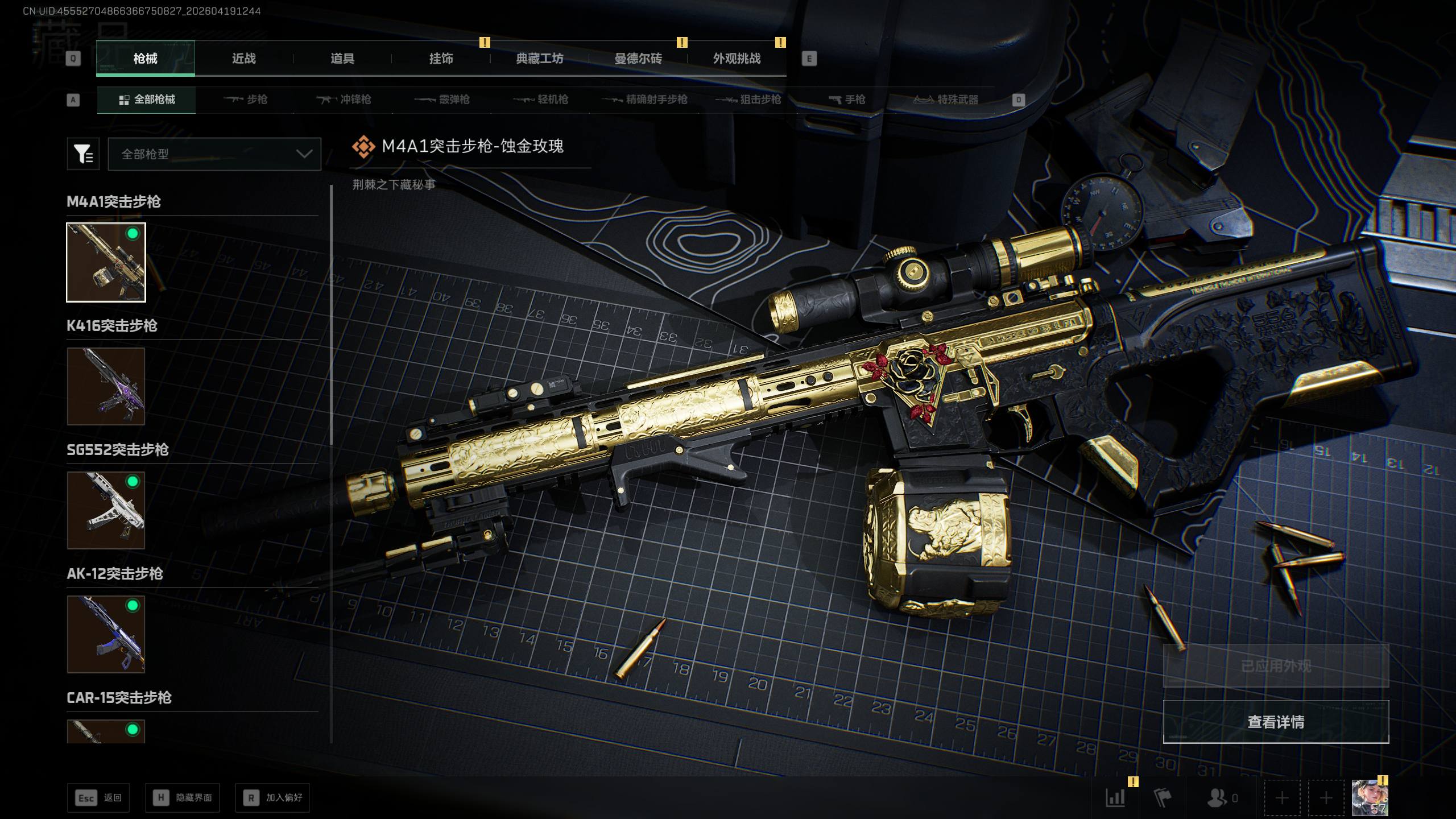Screen dimensions: 1456x819
Task: Open the 典藏工坊 workshop tab
Action: coord(539,59)
